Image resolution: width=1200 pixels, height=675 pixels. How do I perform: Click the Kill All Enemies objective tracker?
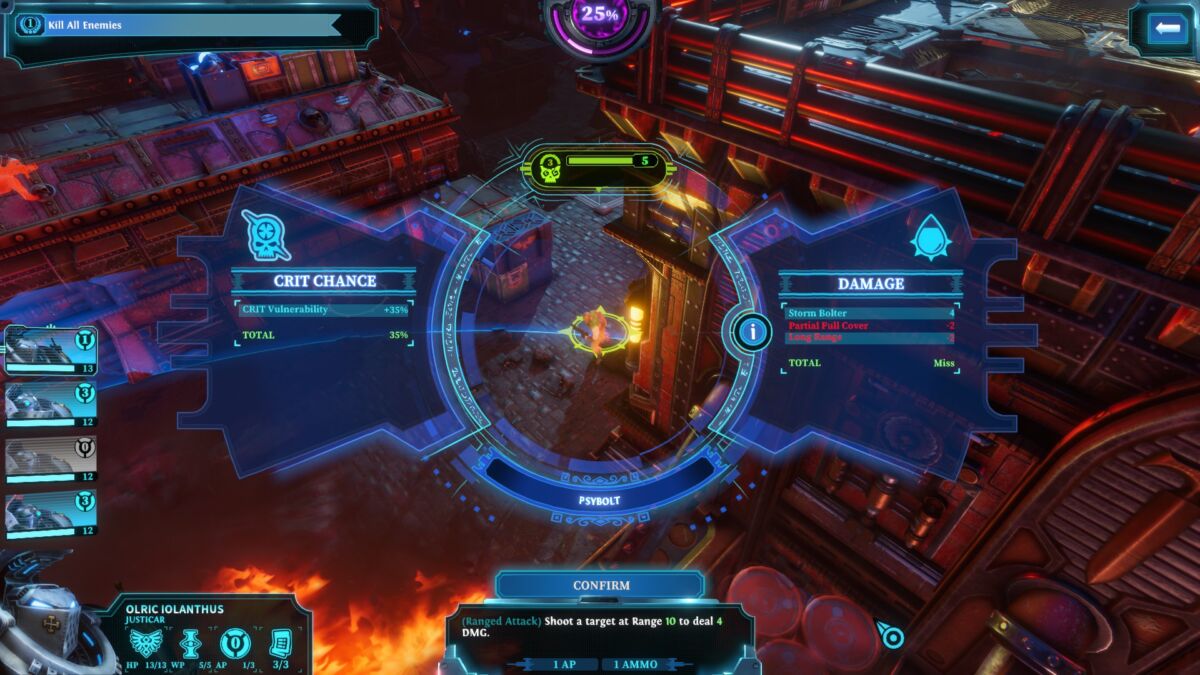pos(180,25)
